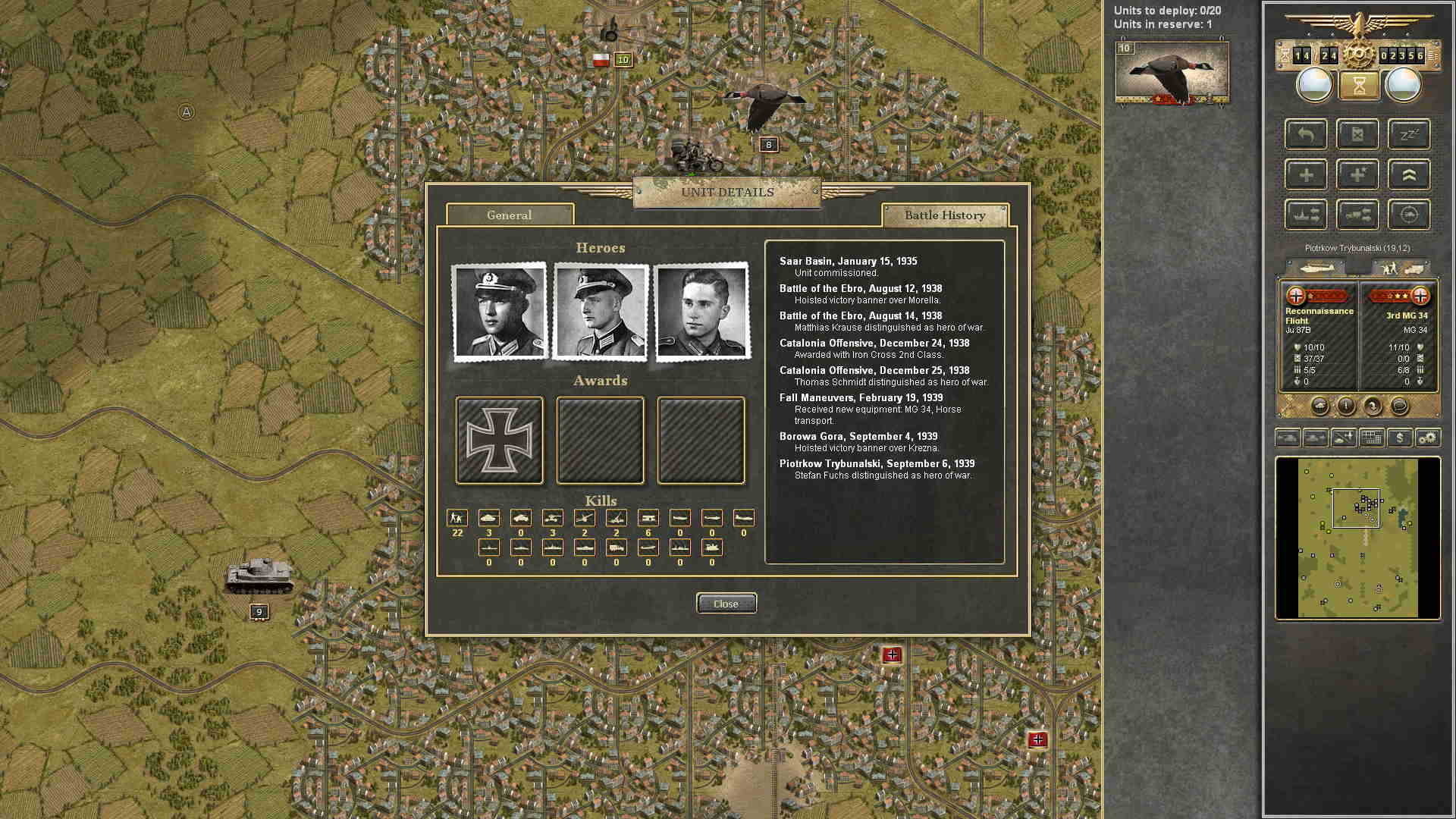Open the game options gear icon
The image size is (1456, 819).
coord(1428,438)
